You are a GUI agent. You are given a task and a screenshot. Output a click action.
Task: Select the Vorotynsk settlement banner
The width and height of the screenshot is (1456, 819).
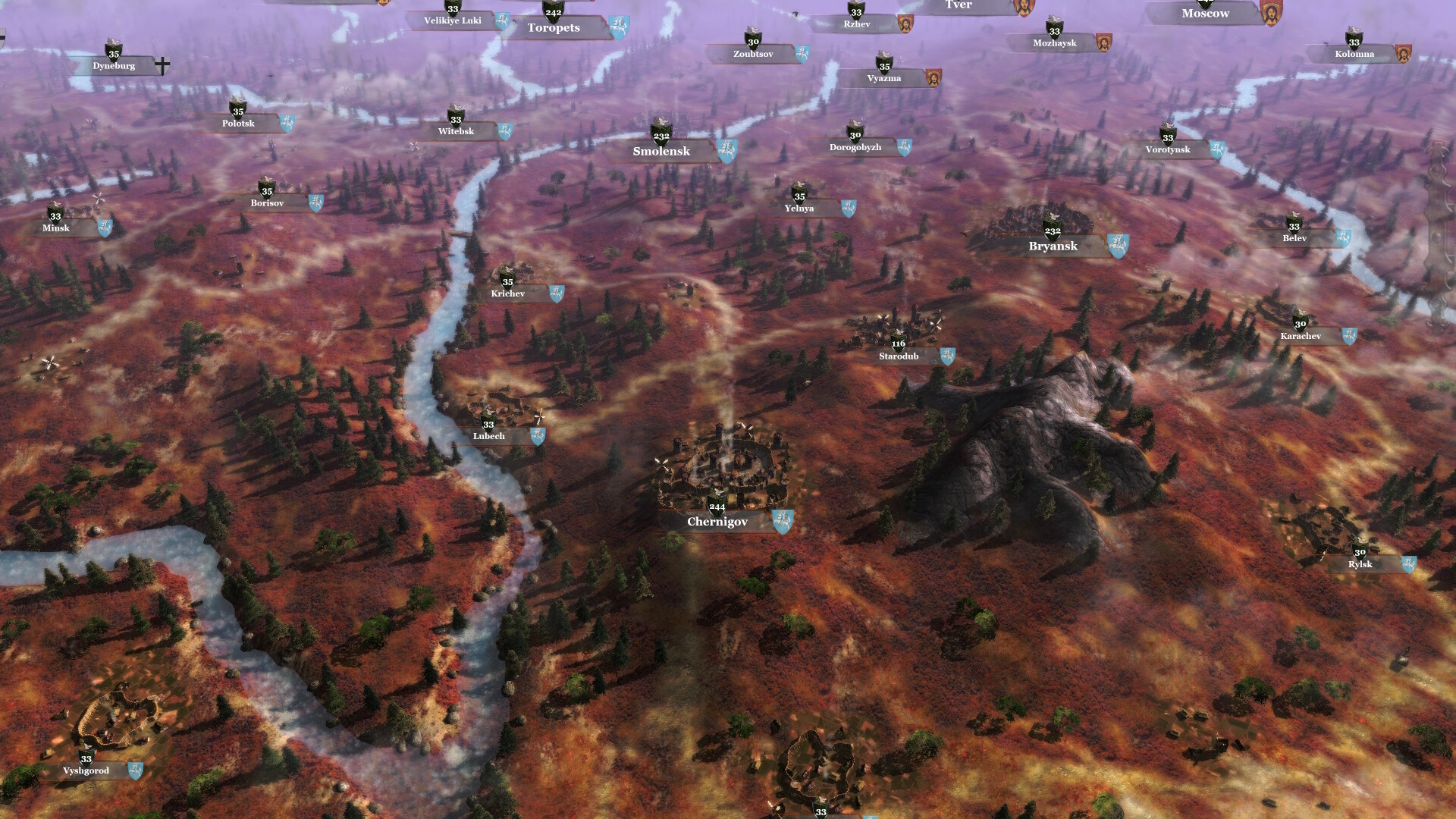coord(1167,149)
